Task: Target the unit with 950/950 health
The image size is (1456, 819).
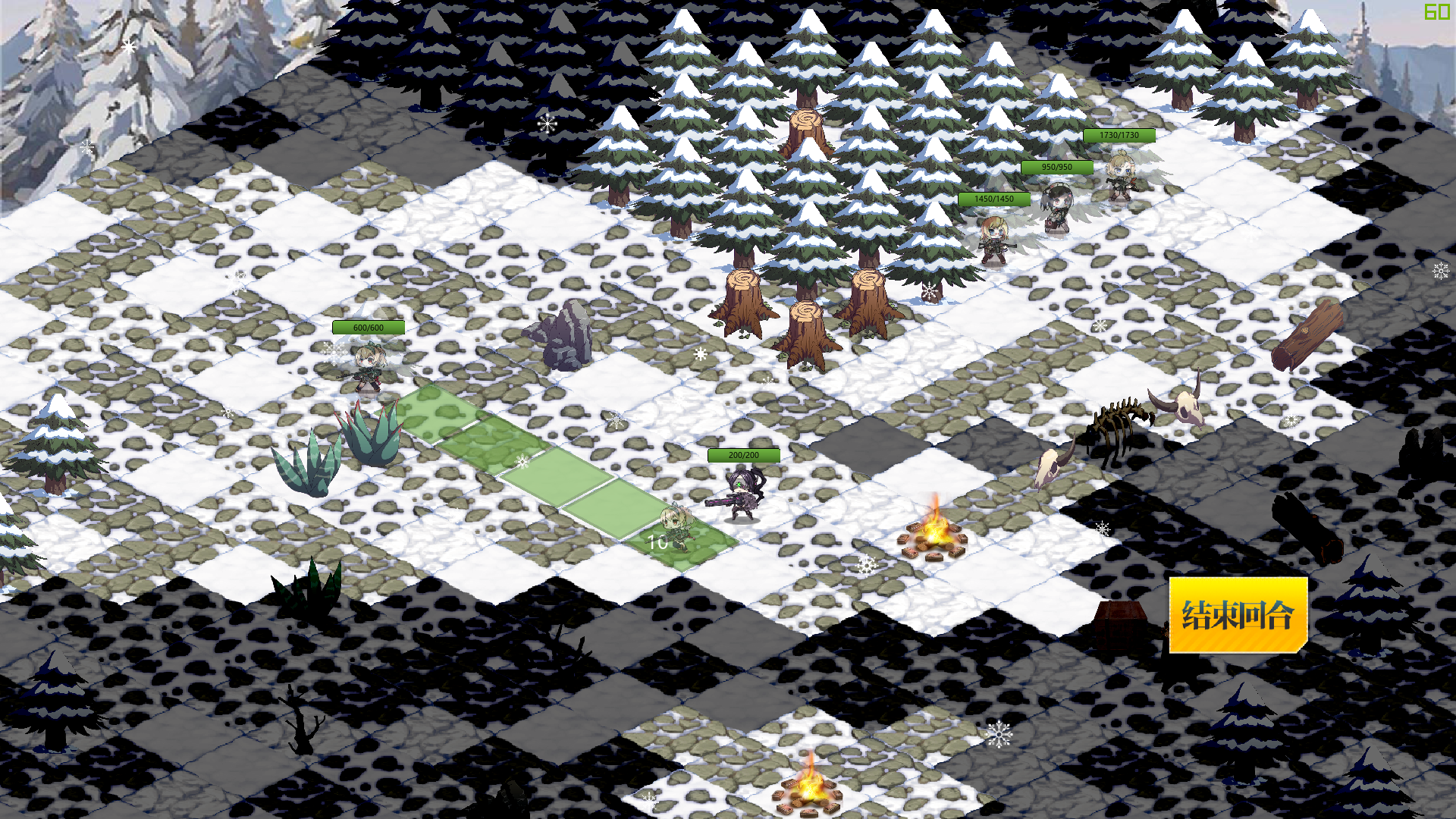Action: [1056, 207]
